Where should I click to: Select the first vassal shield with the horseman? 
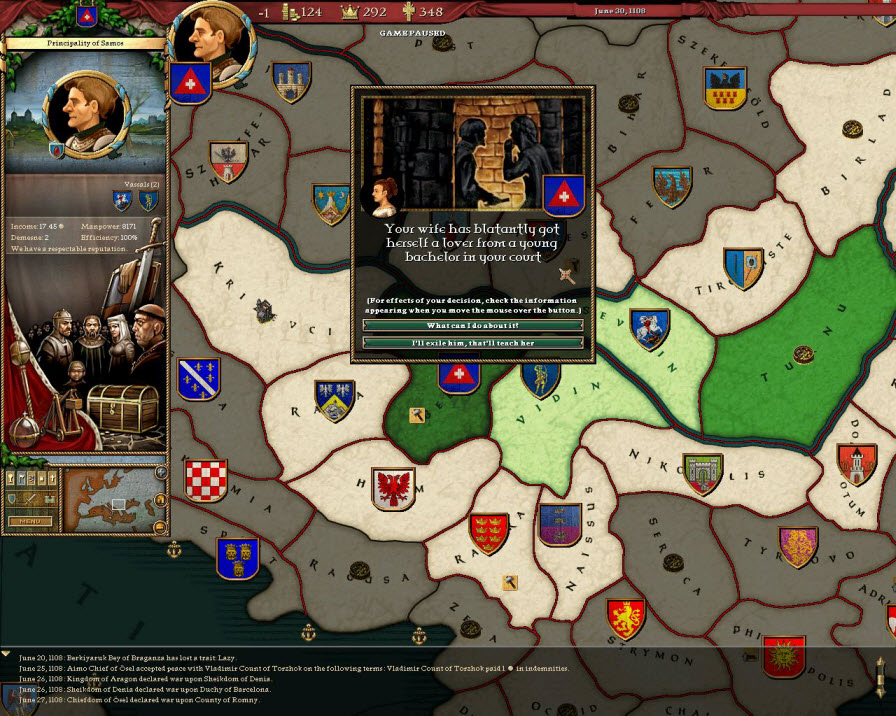click(x=122, y=201)
